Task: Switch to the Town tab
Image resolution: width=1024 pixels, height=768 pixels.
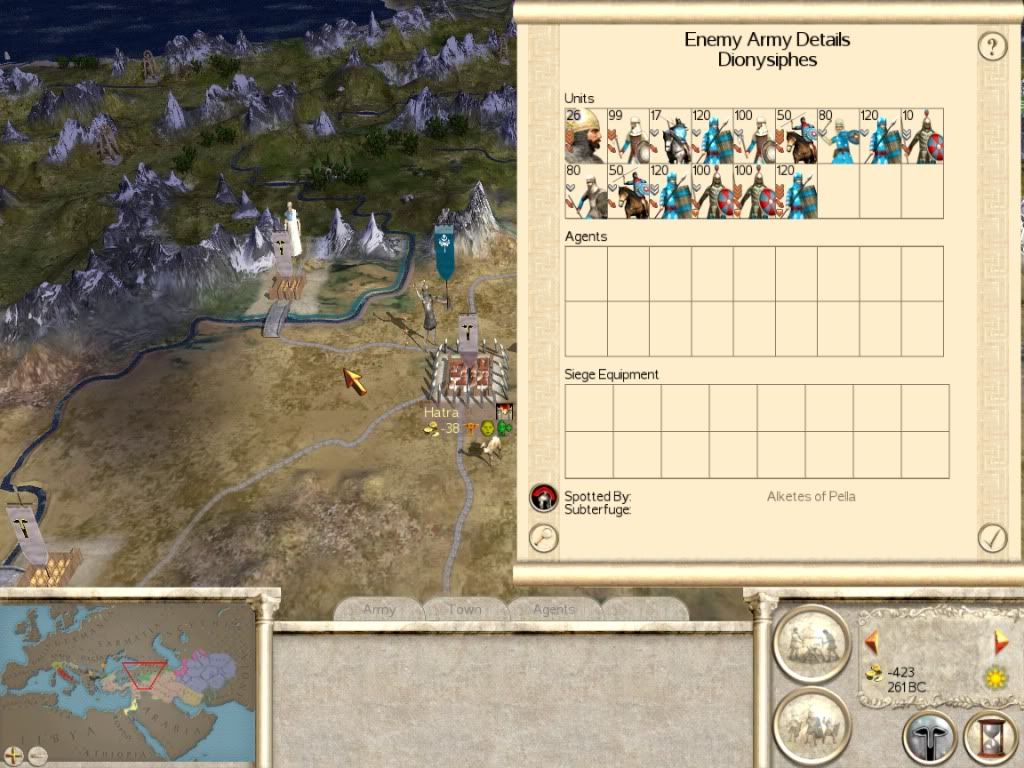Action: (464, 609)
